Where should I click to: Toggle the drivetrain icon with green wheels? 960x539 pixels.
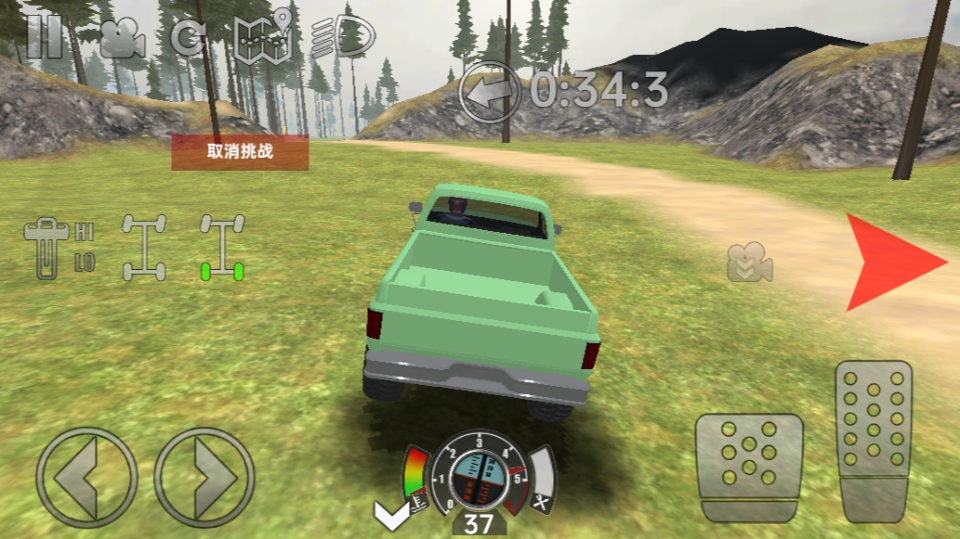click(x=221, y=247)
